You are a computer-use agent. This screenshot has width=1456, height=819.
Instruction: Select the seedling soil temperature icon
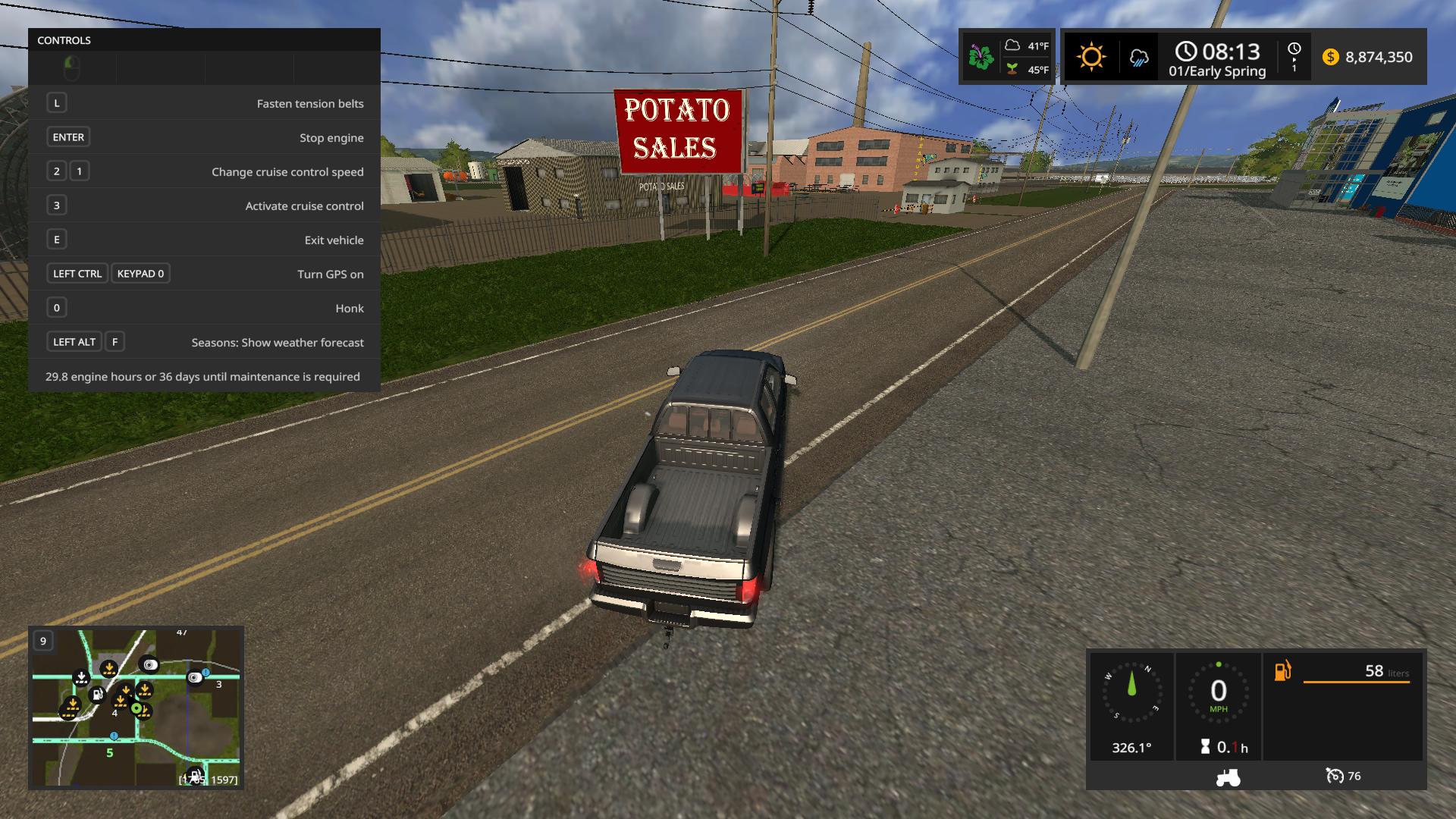point(1012,69)
